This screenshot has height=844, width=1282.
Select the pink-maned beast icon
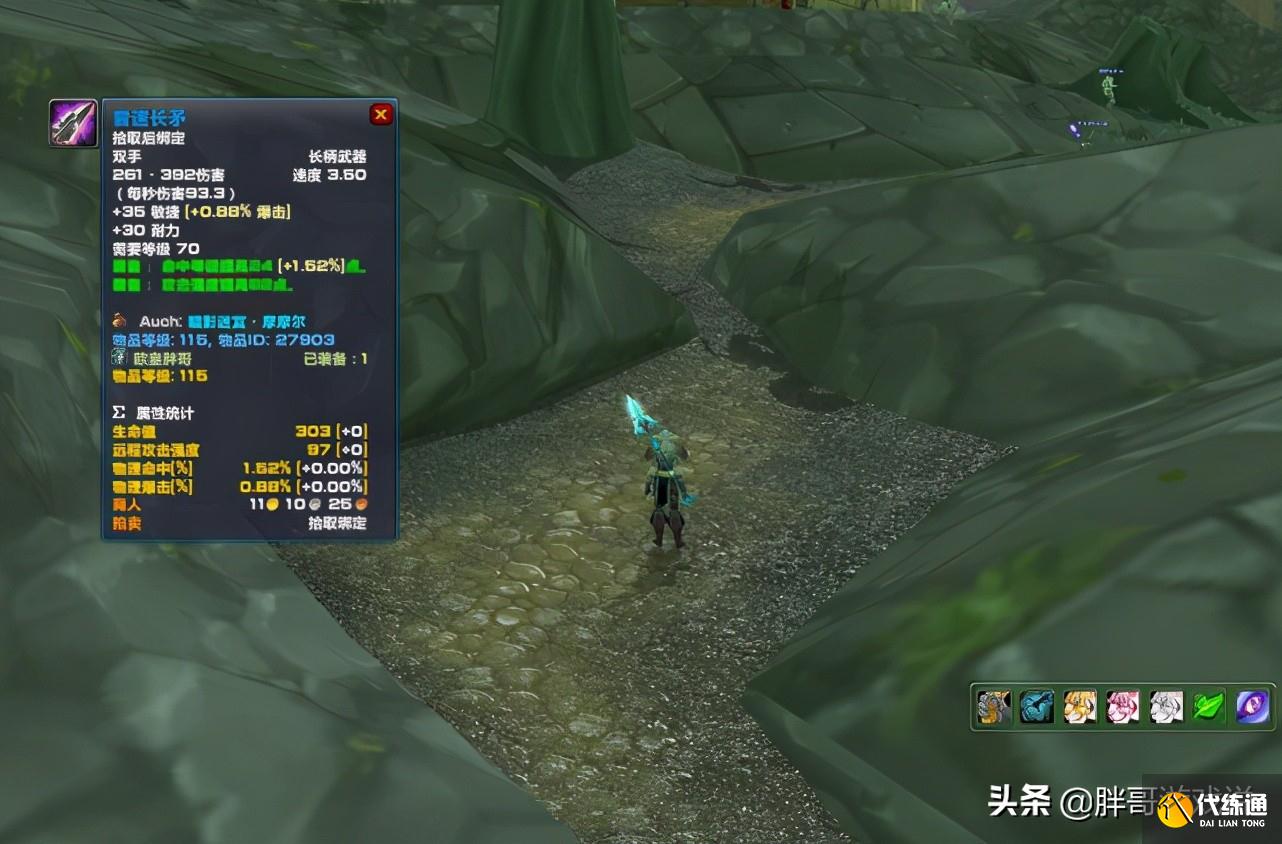click(x=1123, y=707)
